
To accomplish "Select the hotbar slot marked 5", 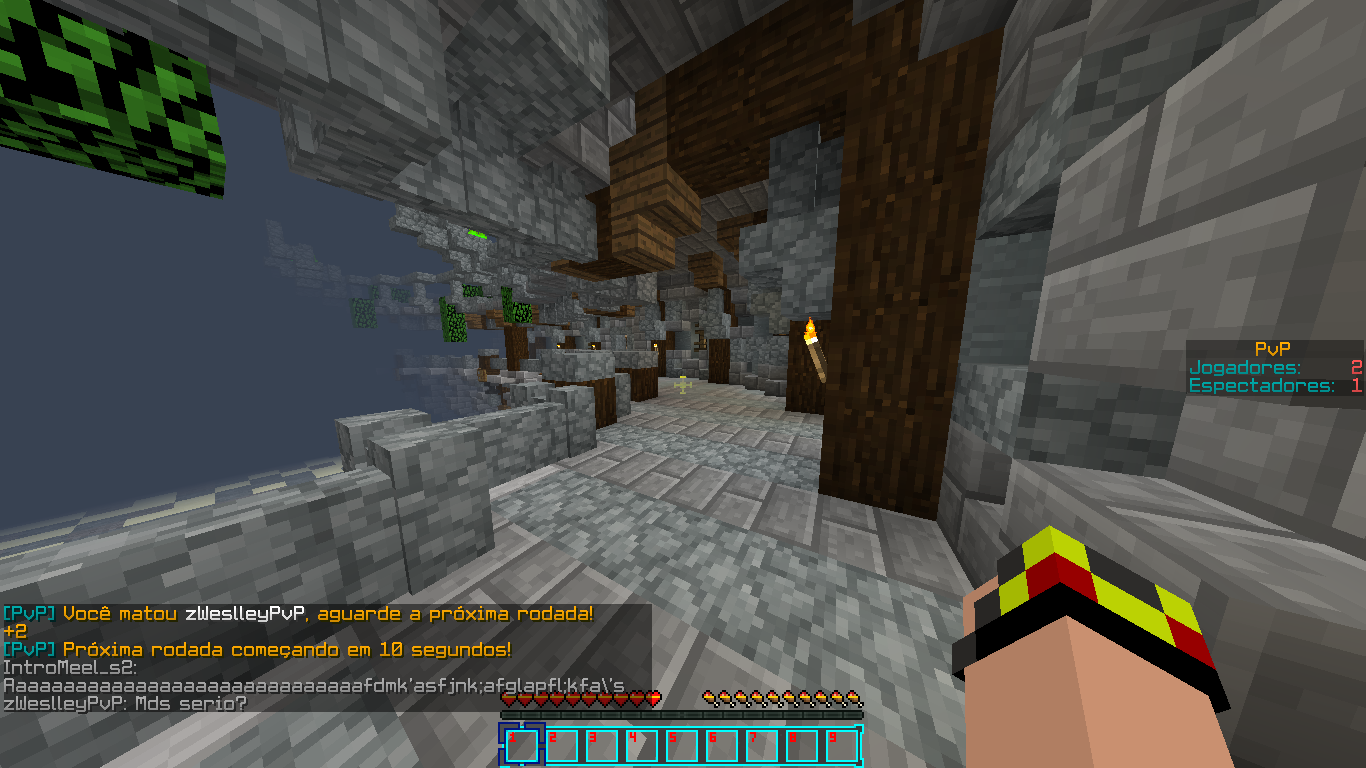I will (x=682, y=746).
